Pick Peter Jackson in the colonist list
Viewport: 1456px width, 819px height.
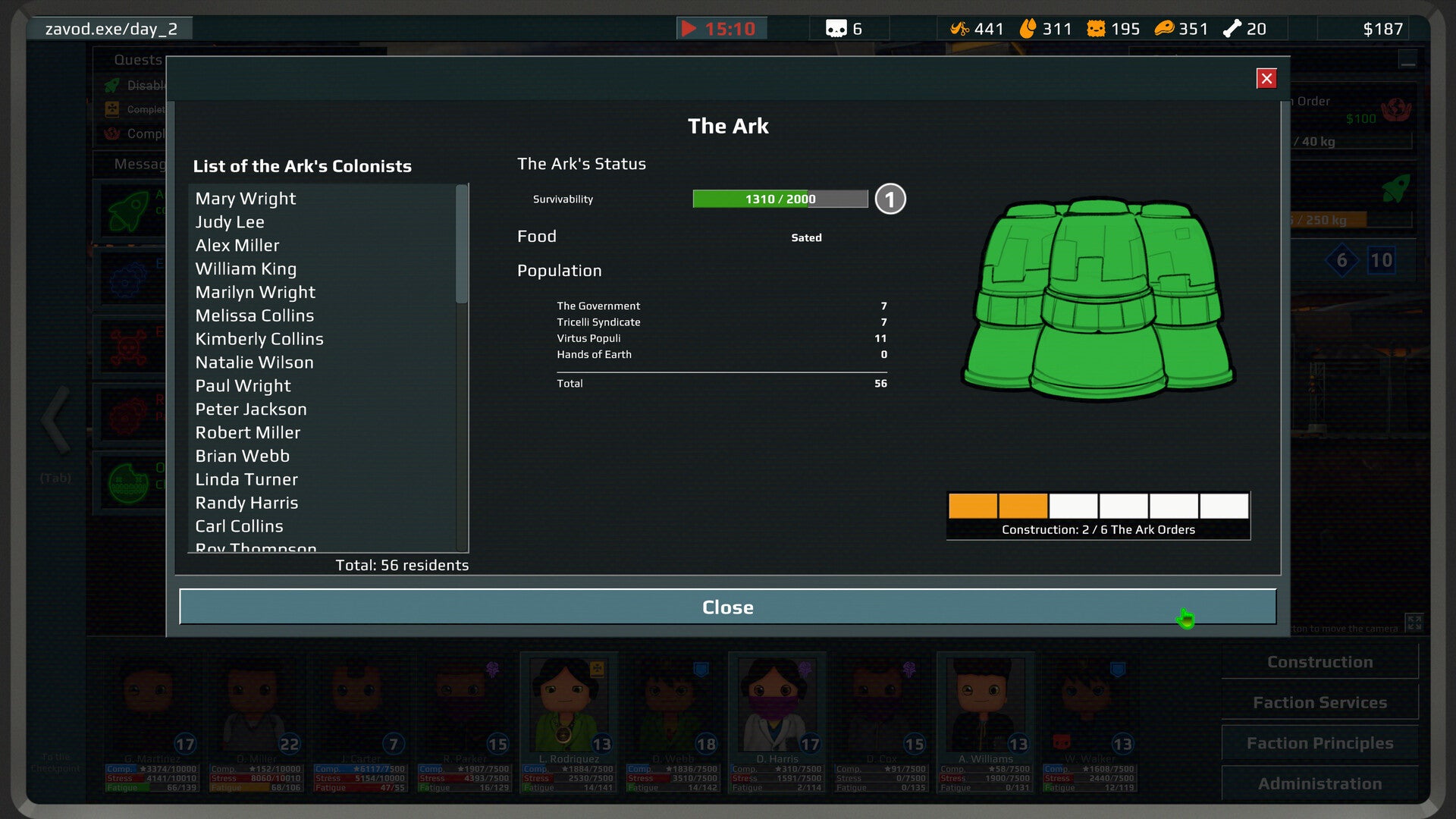pos(251,409)
